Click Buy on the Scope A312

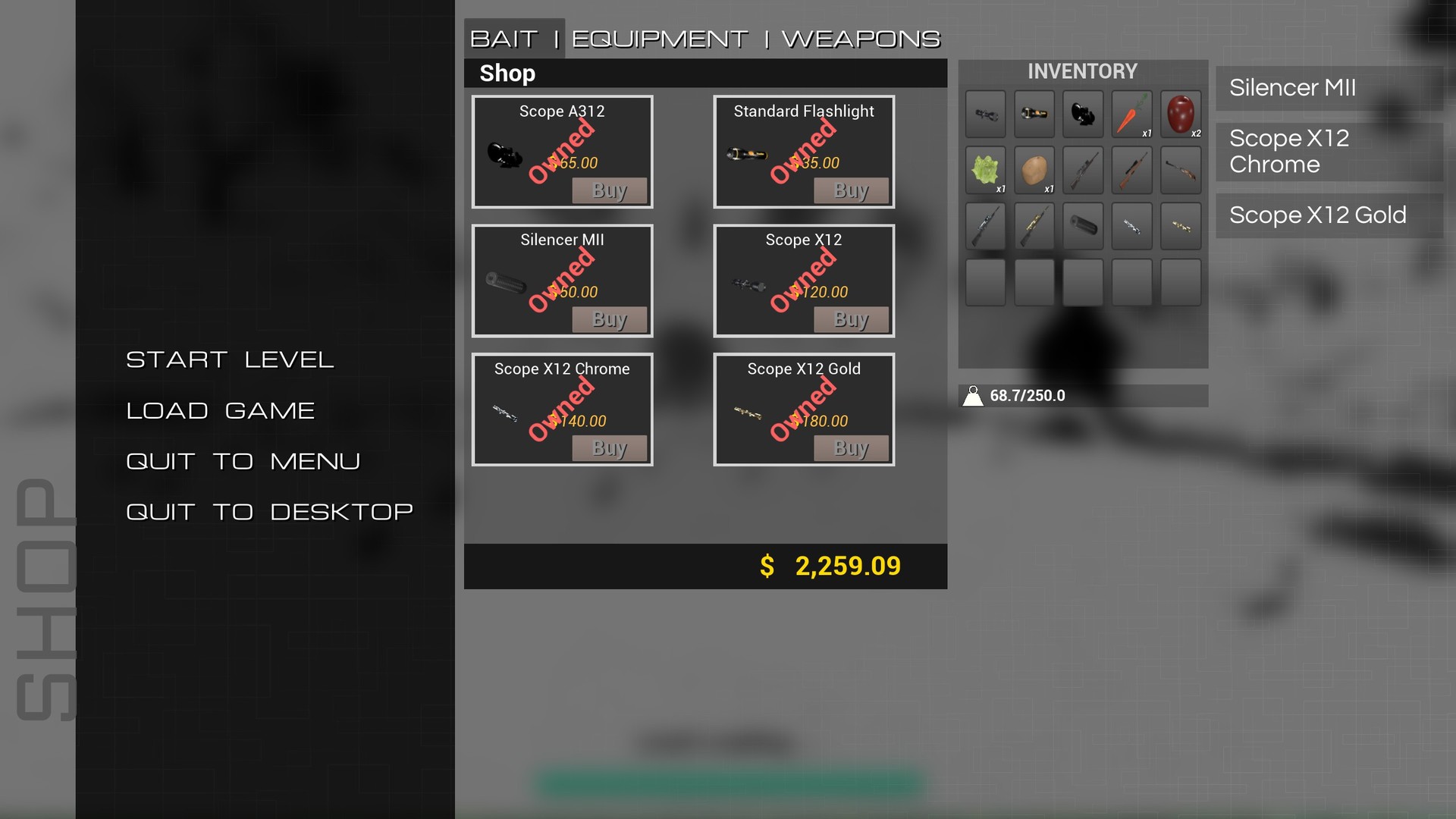[610, 190]
